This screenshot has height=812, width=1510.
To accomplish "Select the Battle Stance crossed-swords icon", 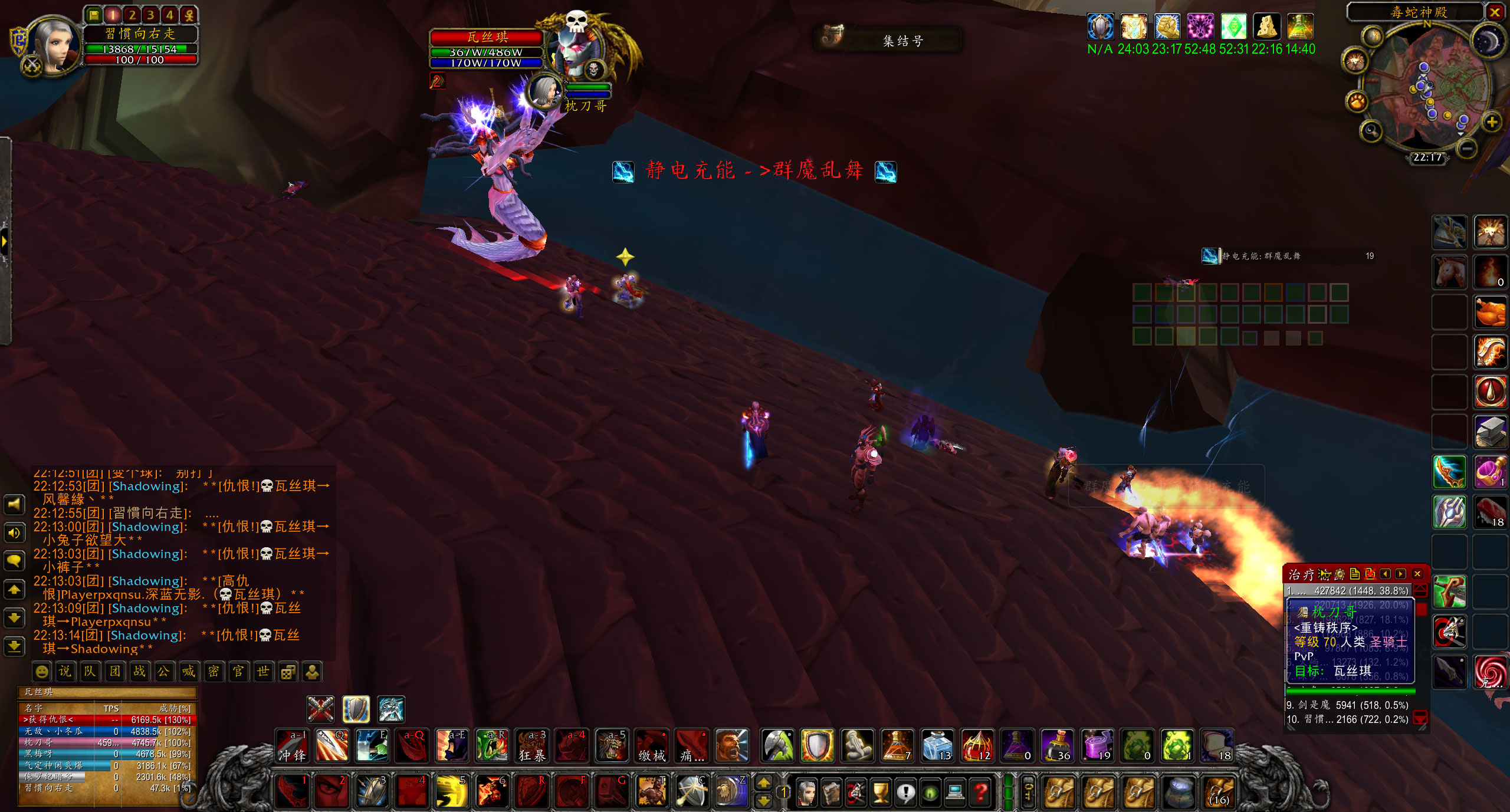I will (320, 709).
